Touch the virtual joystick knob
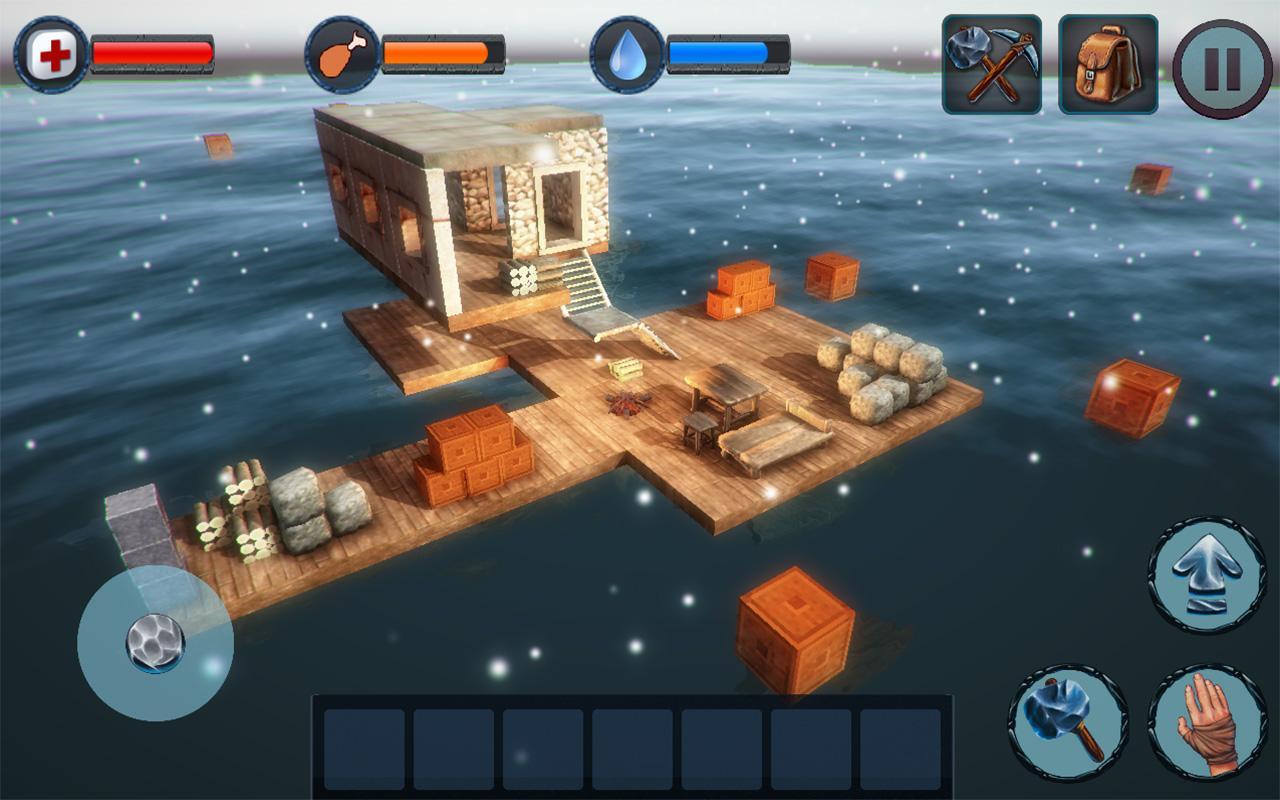 (155, 642)
